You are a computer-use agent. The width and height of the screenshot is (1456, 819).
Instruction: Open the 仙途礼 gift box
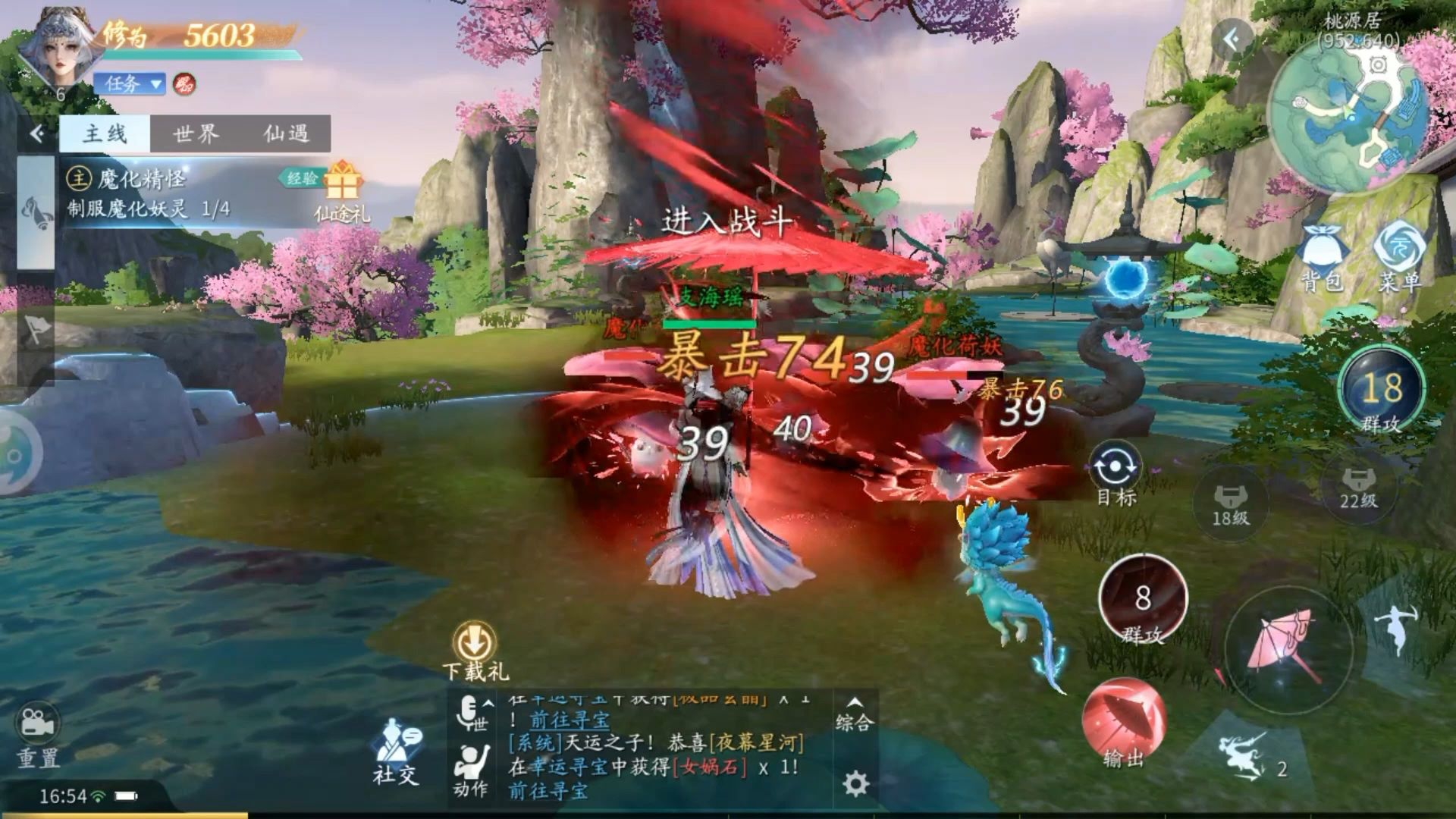342,191
